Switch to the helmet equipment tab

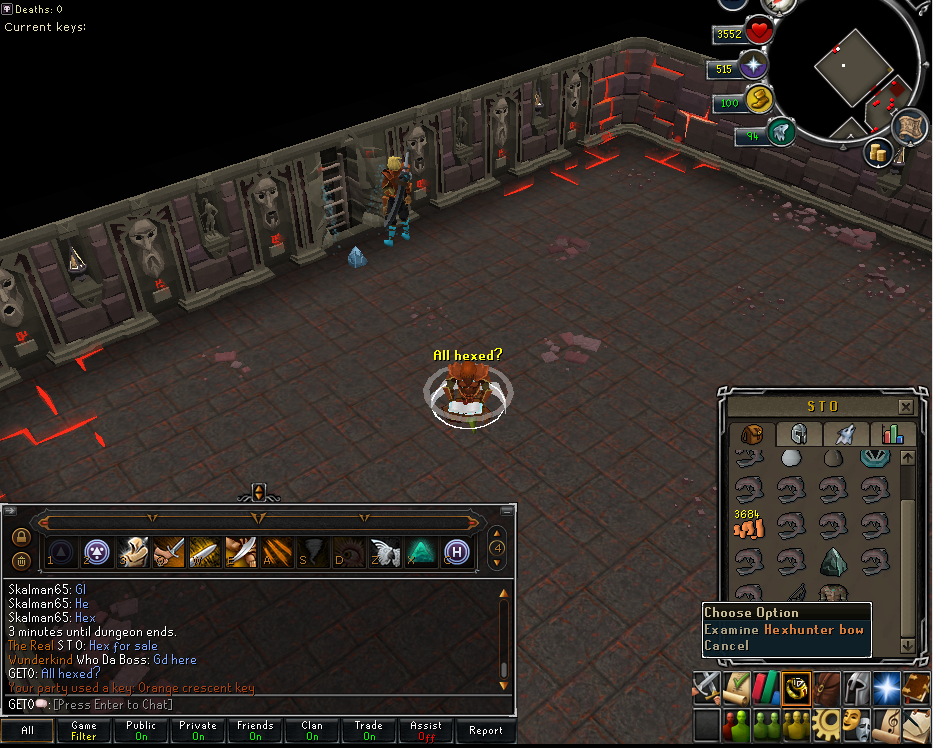(x=799, y=434)
